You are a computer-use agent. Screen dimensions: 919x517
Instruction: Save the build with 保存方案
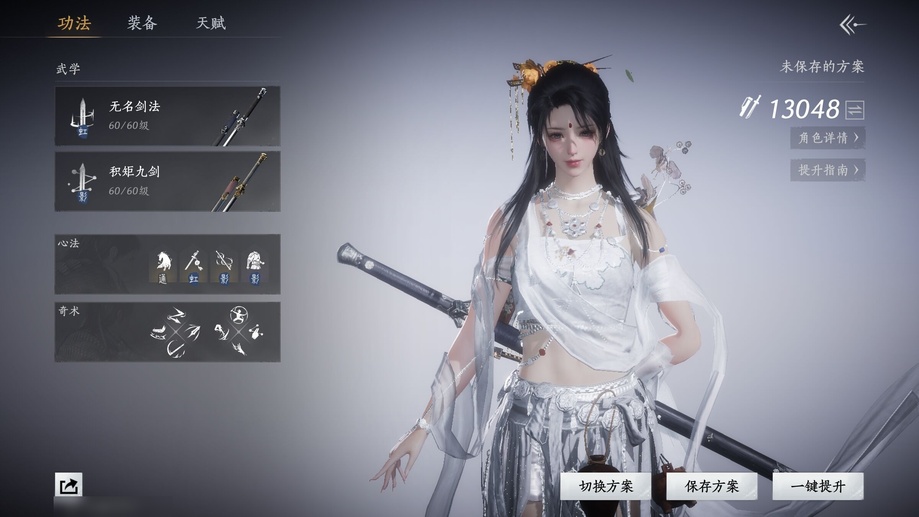[x=712, y=486]
